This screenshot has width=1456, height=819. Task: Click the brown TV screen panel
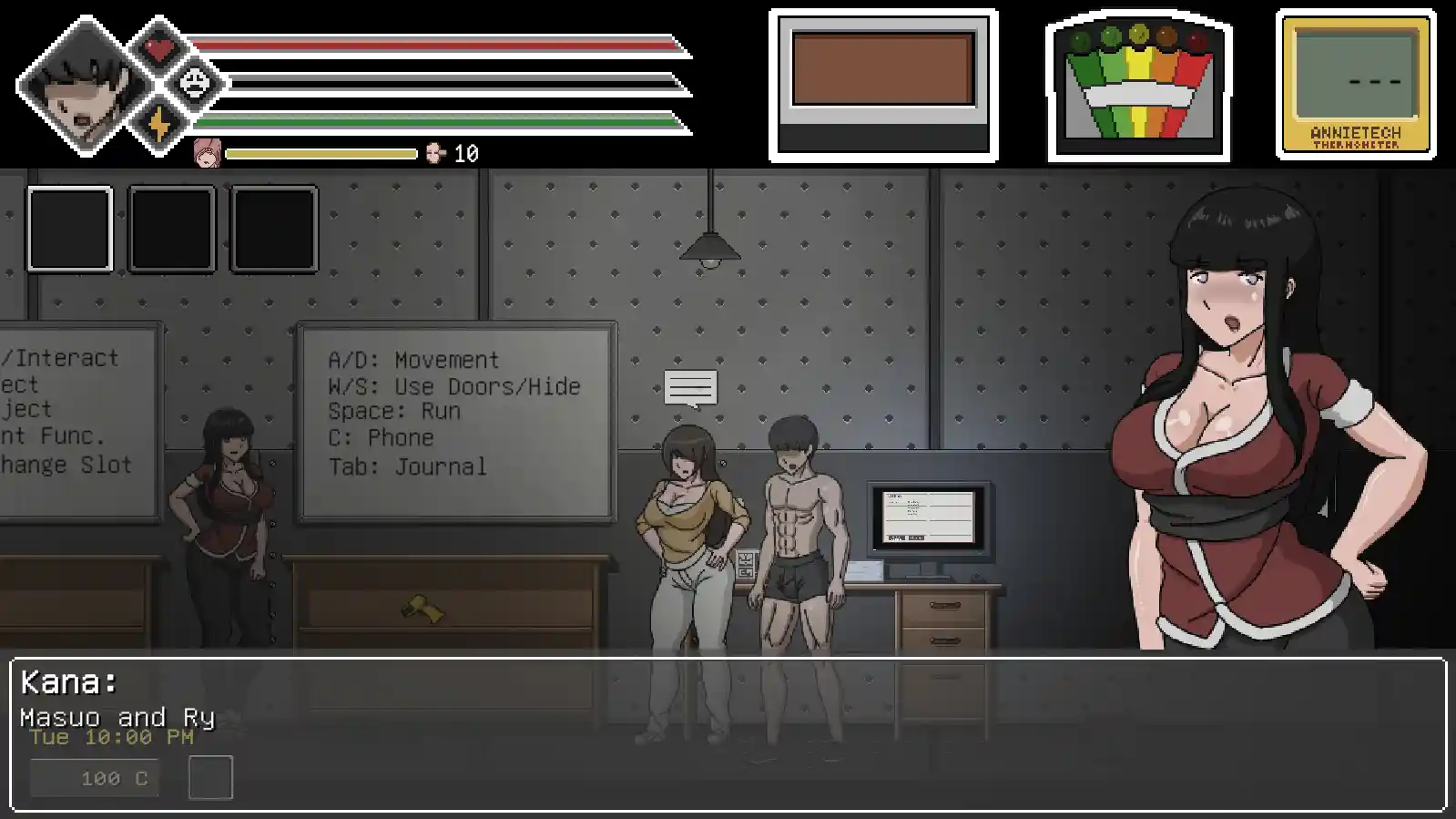click(x=882, y=67)
